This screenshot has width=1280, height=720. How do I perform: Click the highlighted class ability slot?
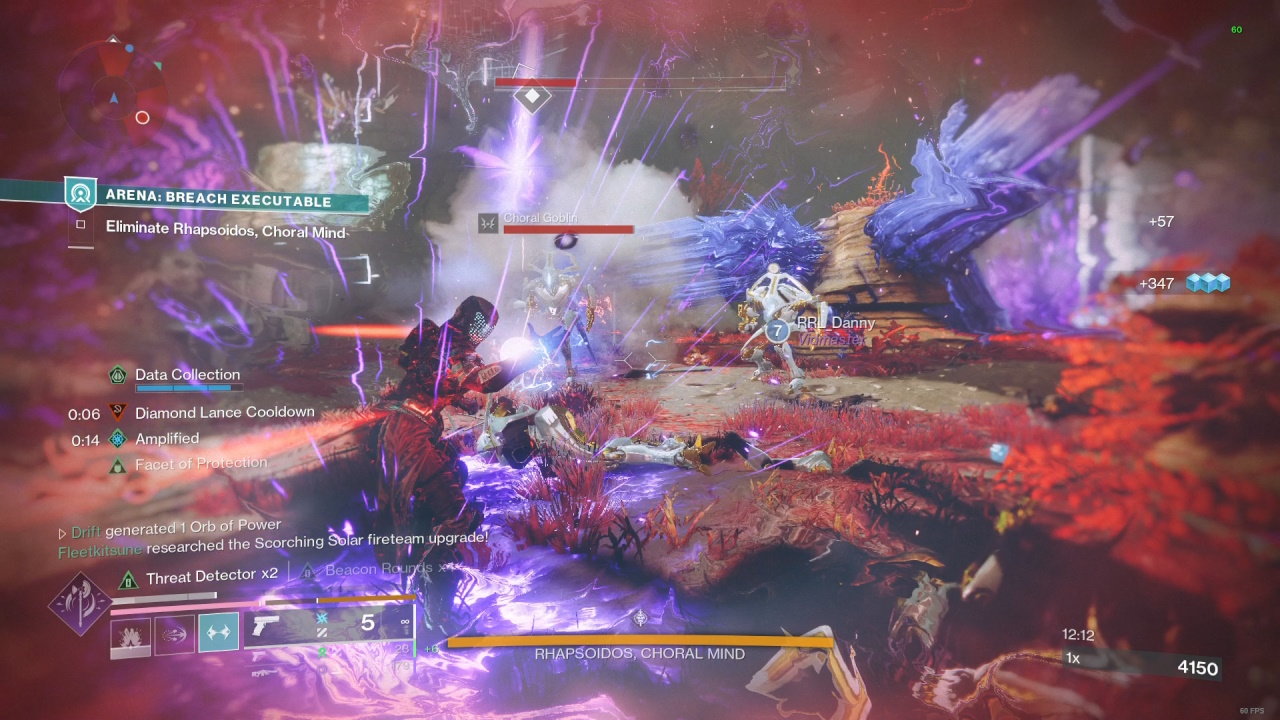tap(218, 634)
